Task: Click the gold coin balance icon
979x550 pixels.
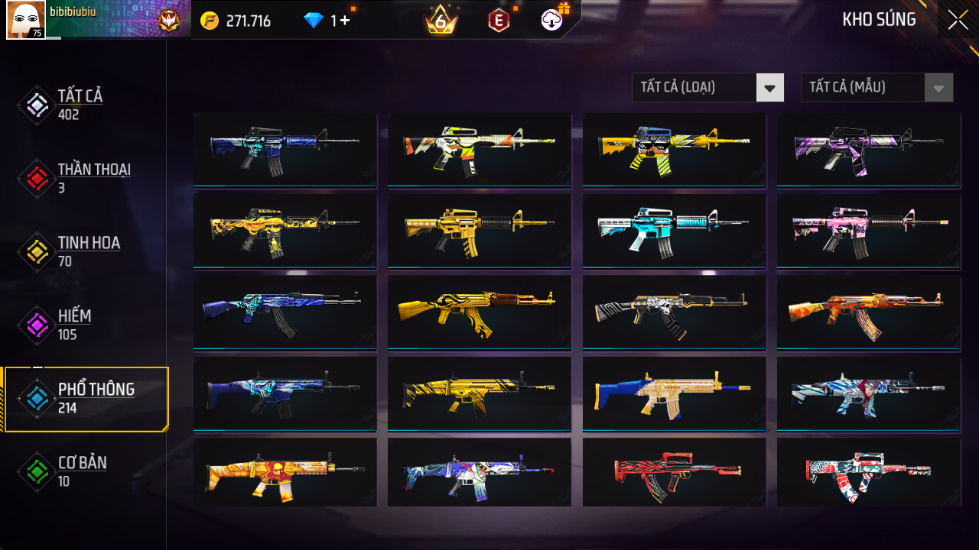Action: [209, 21]
